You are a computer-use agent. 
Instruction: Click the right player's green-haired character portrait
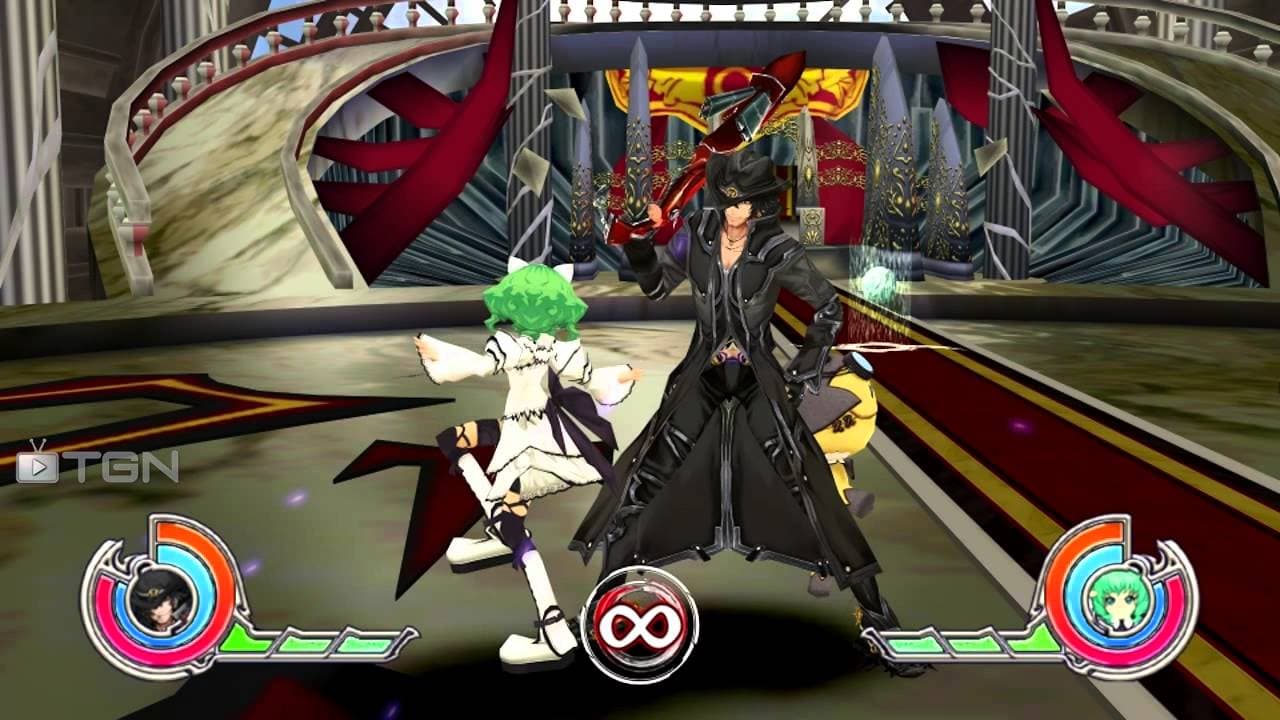tap(1119, 597)
